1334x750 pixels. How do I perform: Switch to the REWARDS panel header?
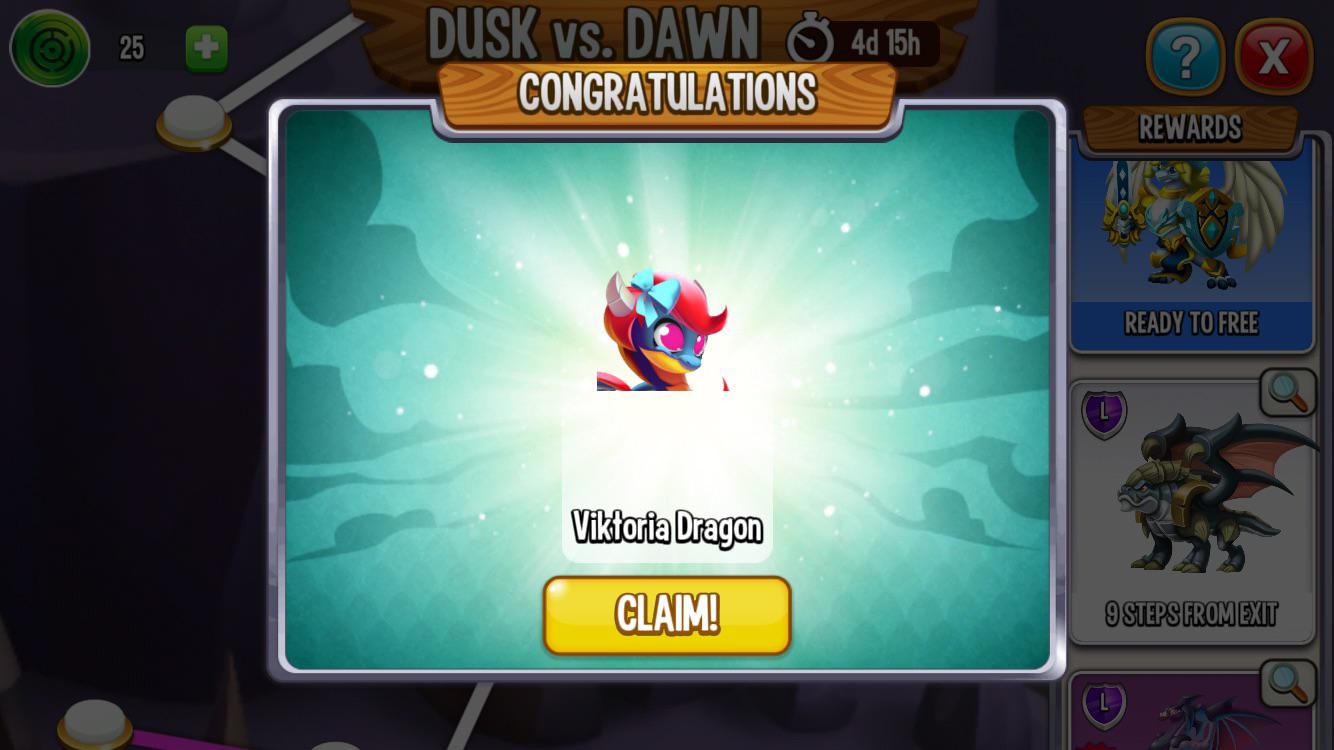point(1190,128)
